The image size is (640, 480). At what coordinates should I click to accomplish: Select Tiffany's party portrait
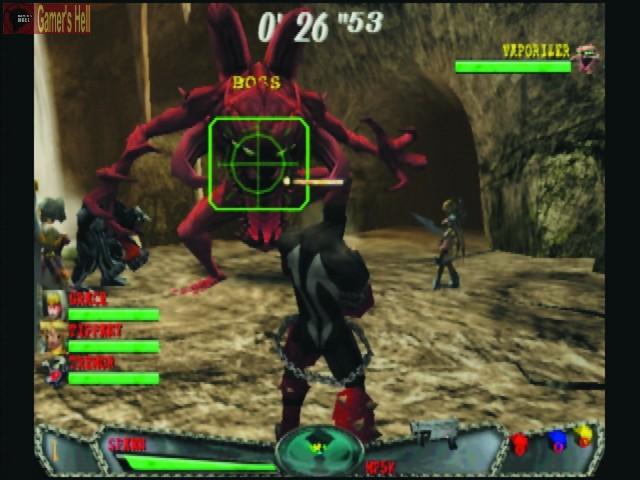point(54,336)
